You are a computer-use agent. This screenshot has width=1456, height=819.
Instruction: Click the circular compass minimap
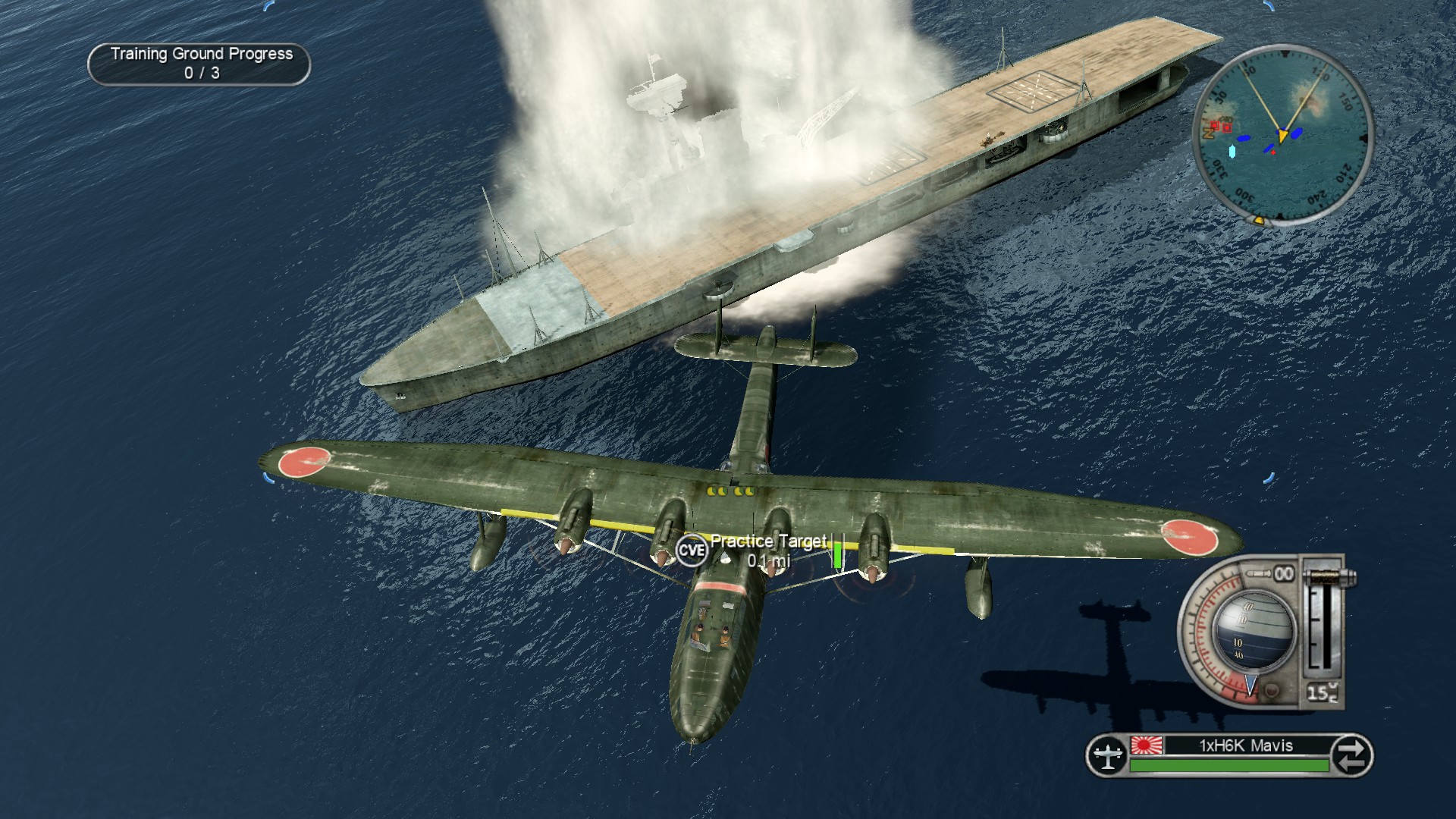click(1282, 134)
